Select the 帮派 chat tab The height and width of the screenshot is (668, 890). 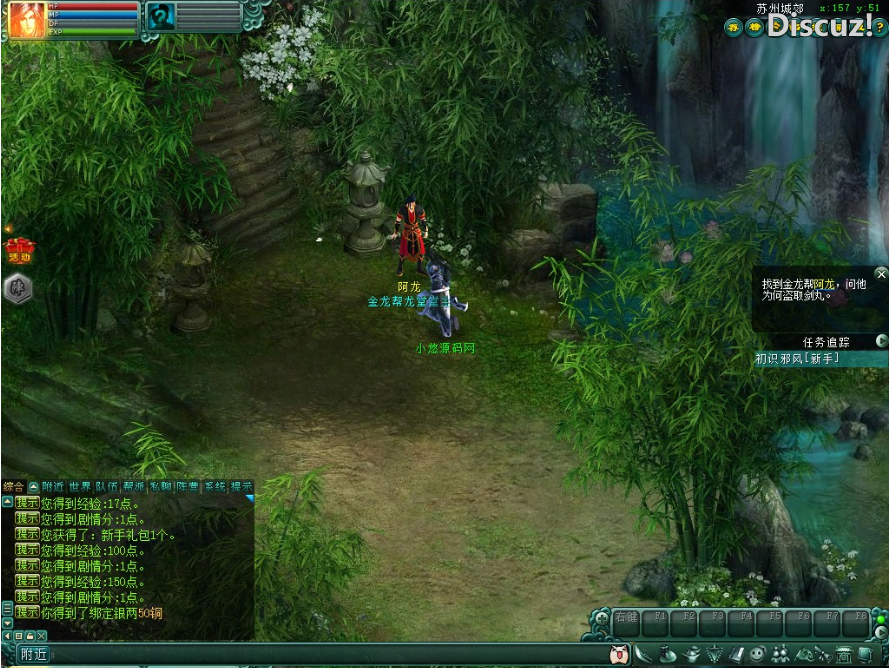tap(133, 487)
